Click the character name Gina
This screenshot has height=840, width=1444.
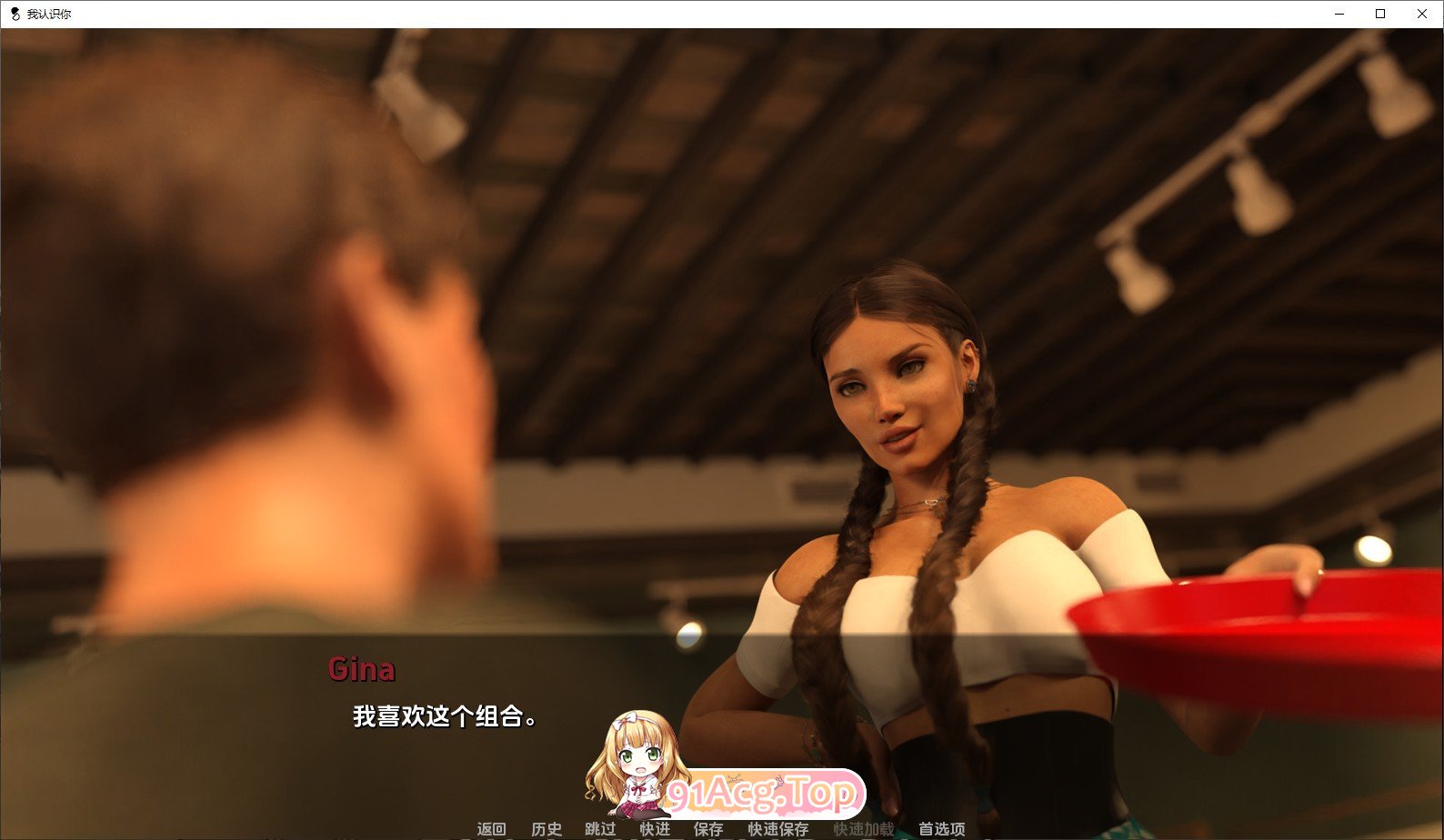[x=362, y=670]
